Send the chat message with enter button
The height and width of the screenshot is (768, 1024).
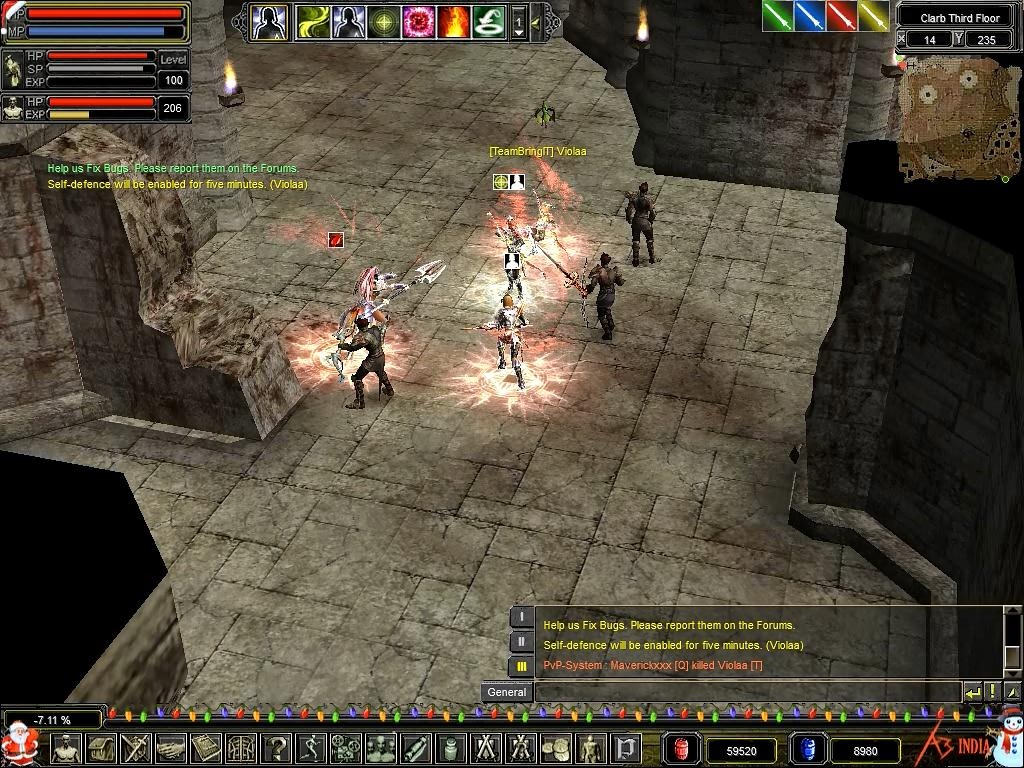[973, 691]
